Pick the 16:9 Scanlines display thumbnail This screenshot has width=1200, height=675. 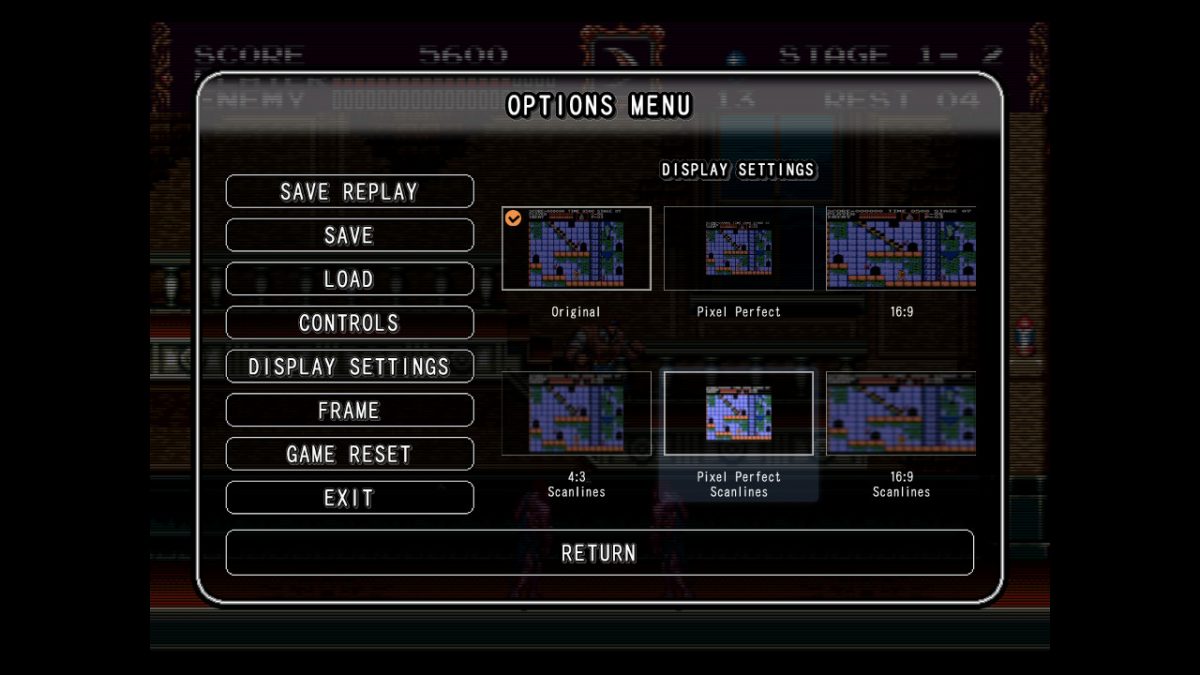[x=900, y=414]
